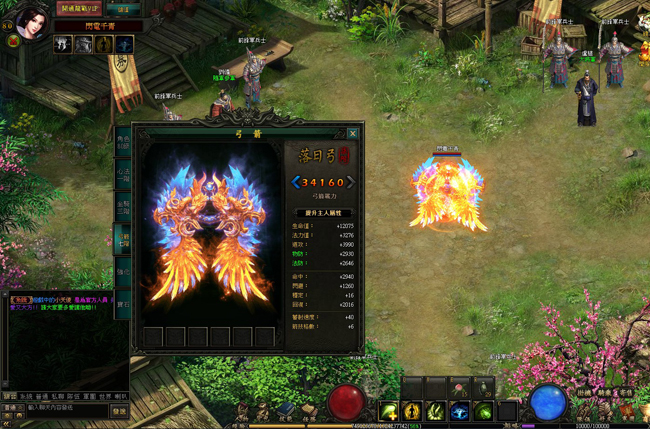Select the 強化 enhancement tab

click(x=123, y=272)
